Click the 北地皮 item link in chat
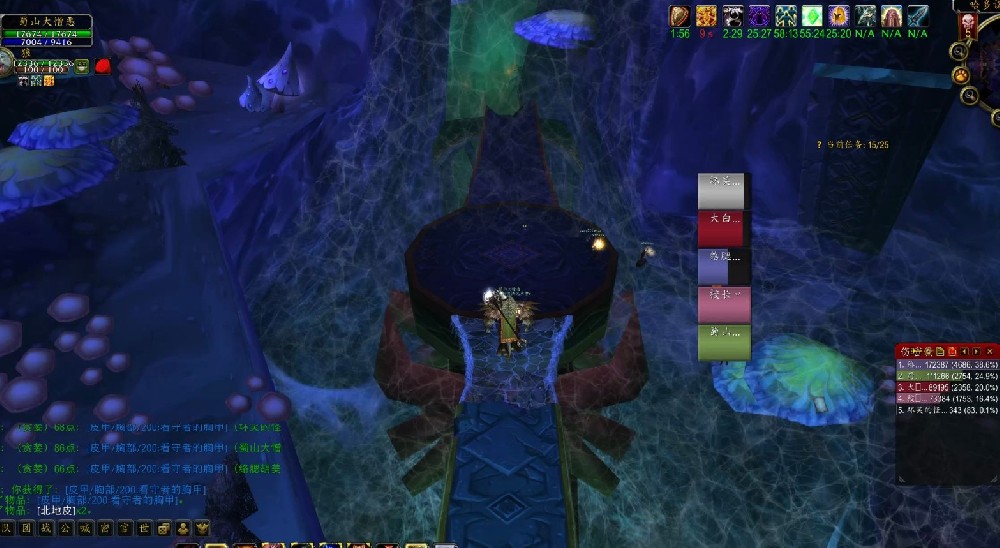Screen dimensions: 1000x548 coord(57,510)
